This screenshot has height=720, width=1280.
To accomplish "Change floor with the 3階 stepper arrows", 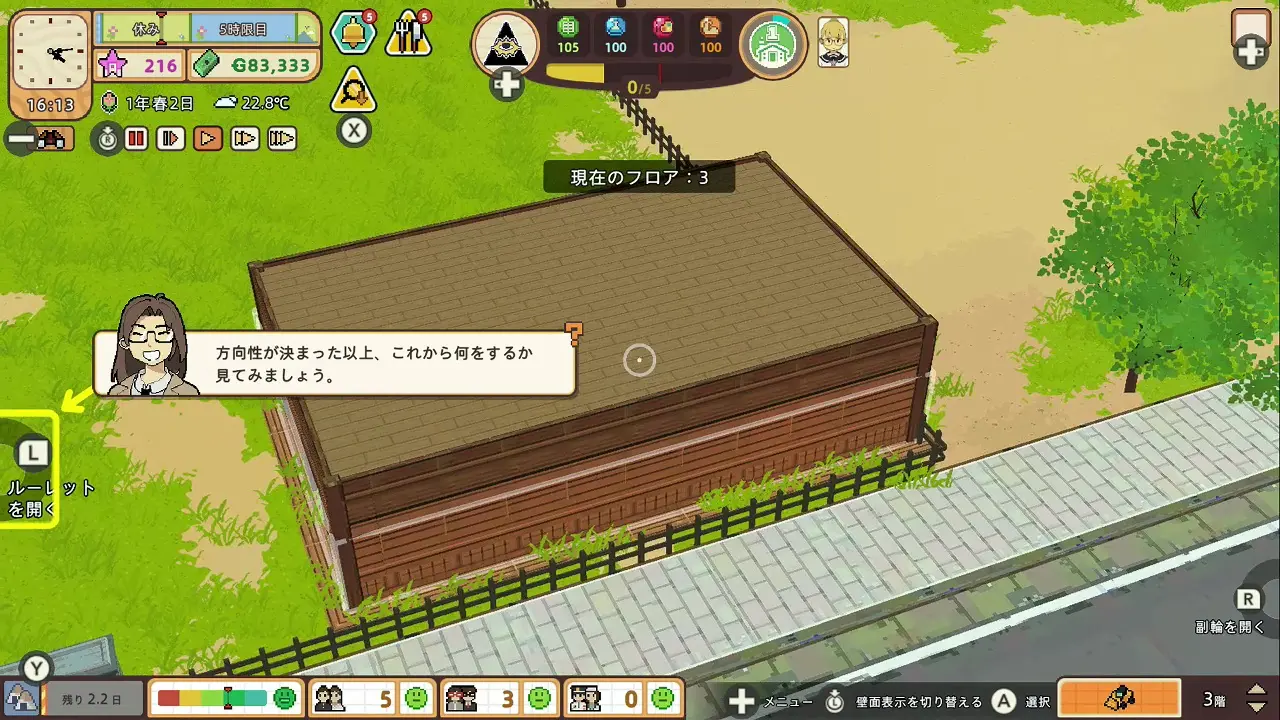I will click(x=1257, y=698).
